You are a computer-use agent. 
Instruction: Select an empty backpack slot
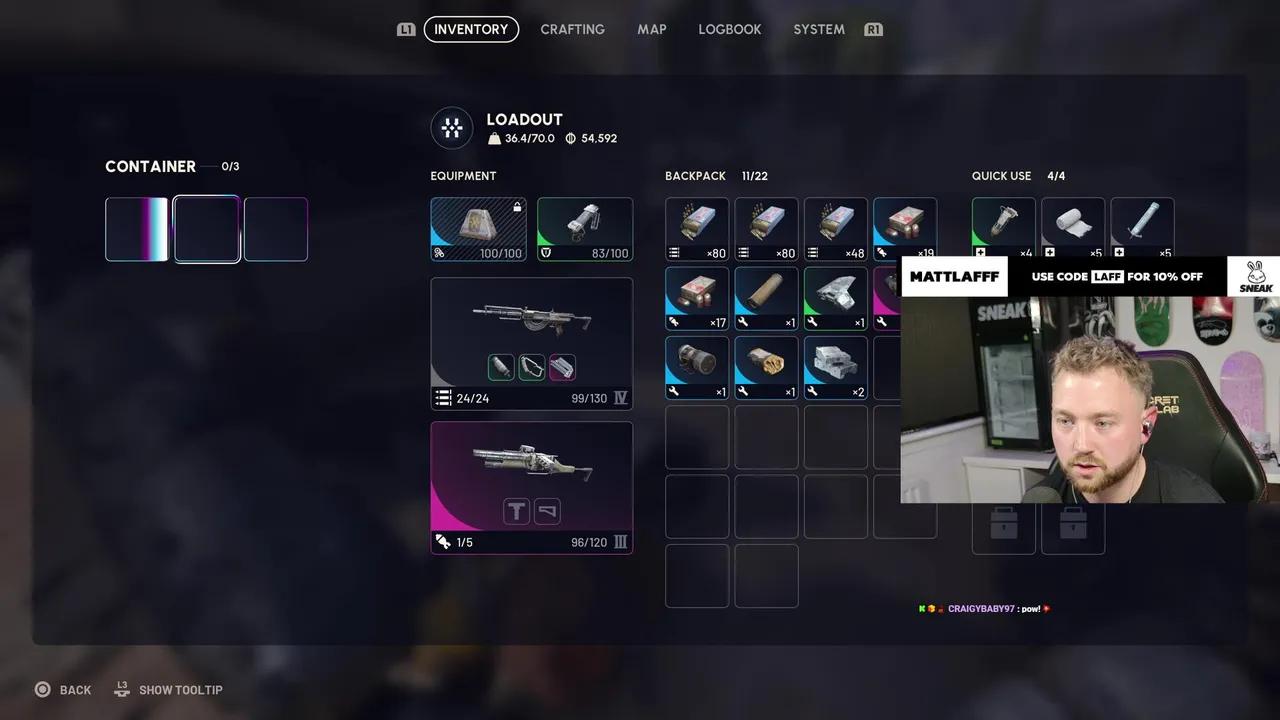[x=697, y=437]
